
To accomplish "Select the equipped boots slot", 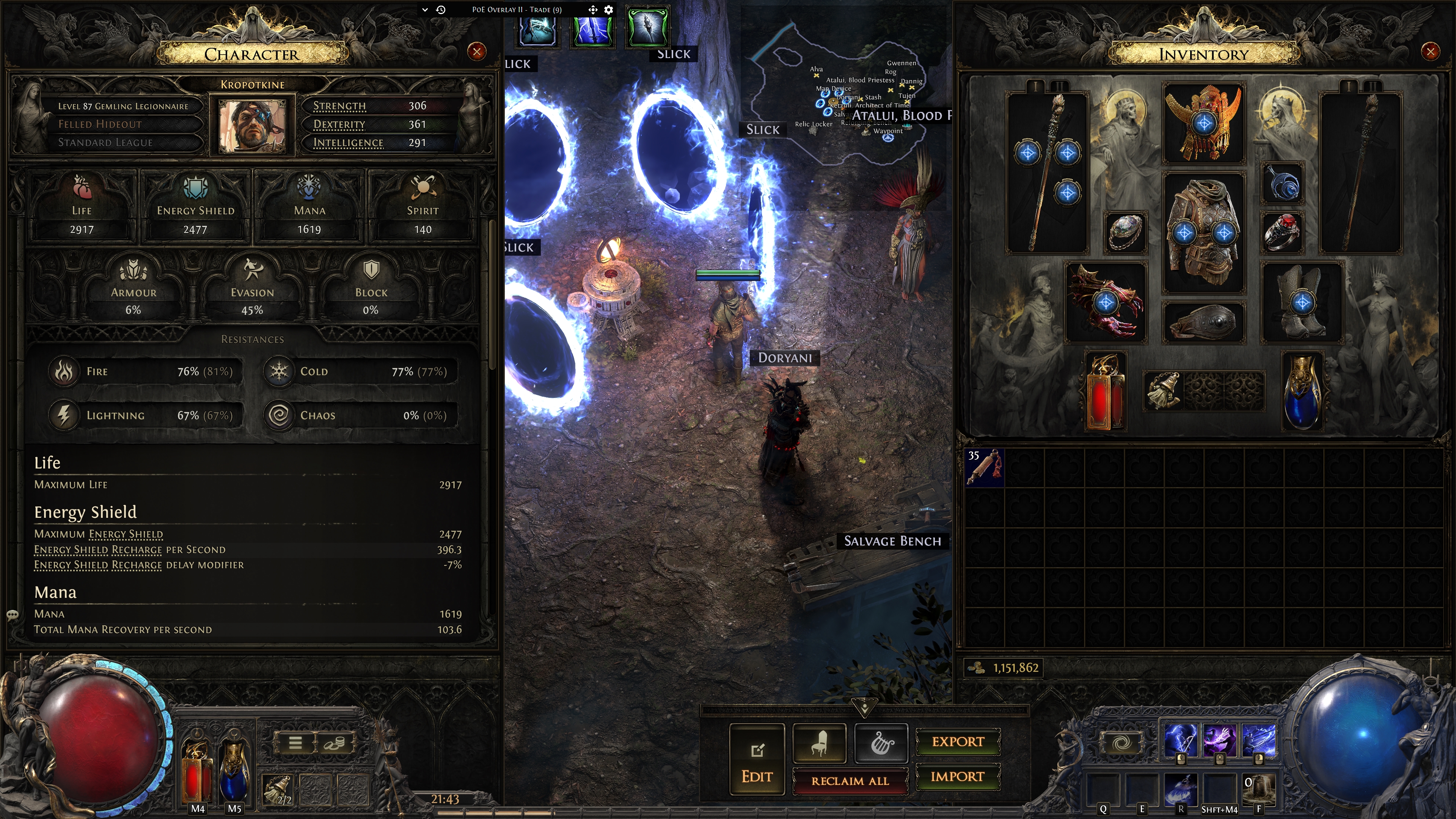I will 1302,302.
